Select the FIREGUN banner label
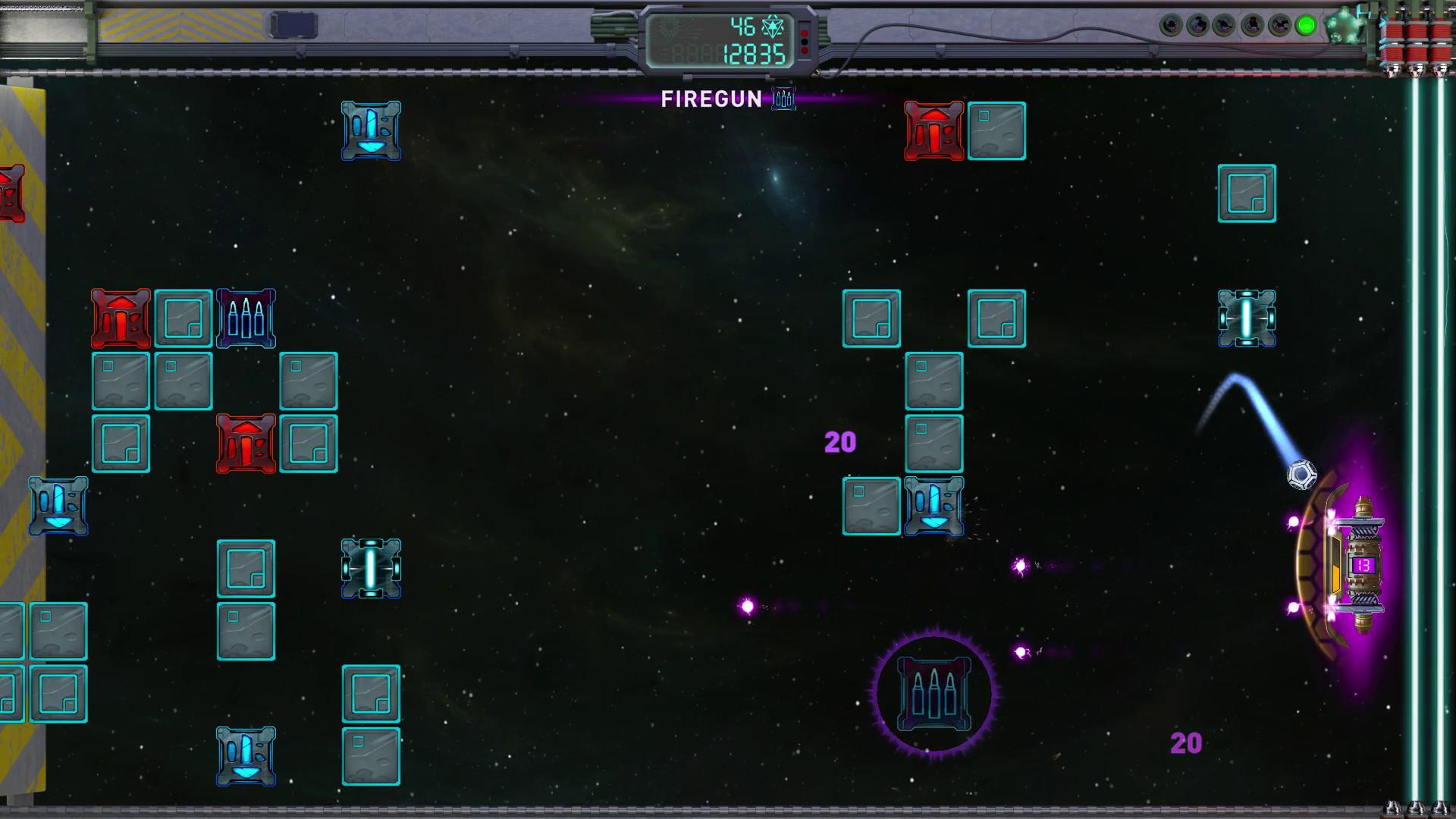Image resolution: width=1456 pixels, height=819 pixels. click(713, 99)
